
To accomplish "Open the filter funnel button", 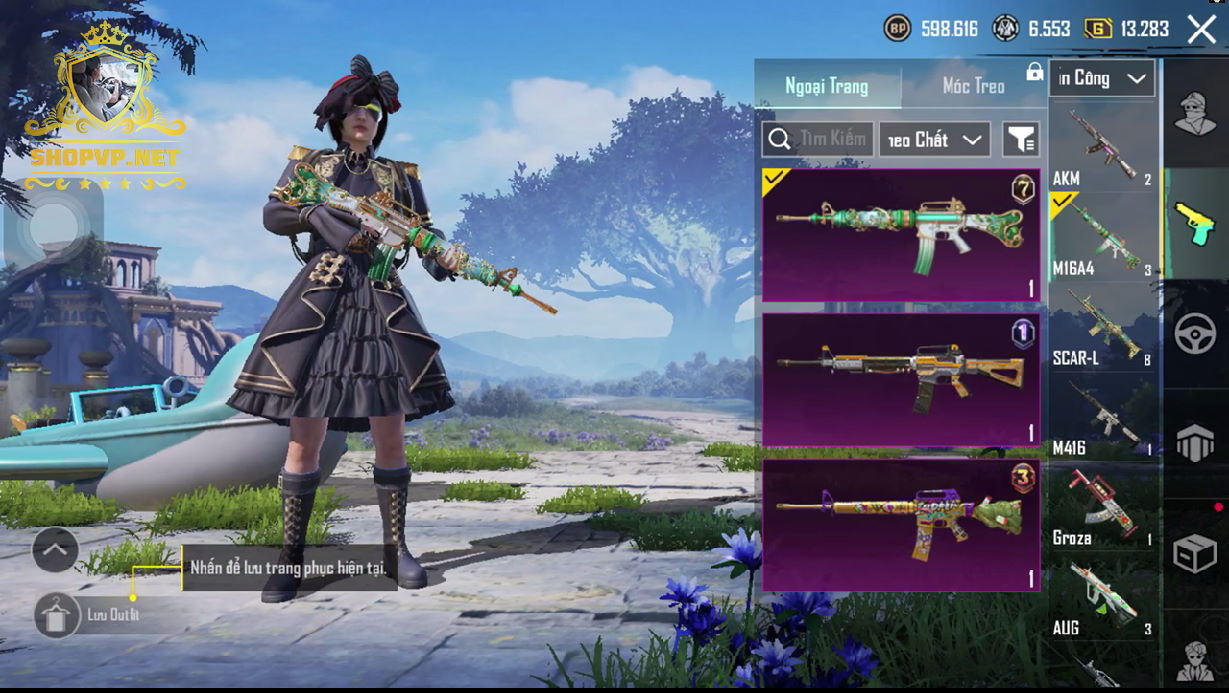I will coord(1021,140).
